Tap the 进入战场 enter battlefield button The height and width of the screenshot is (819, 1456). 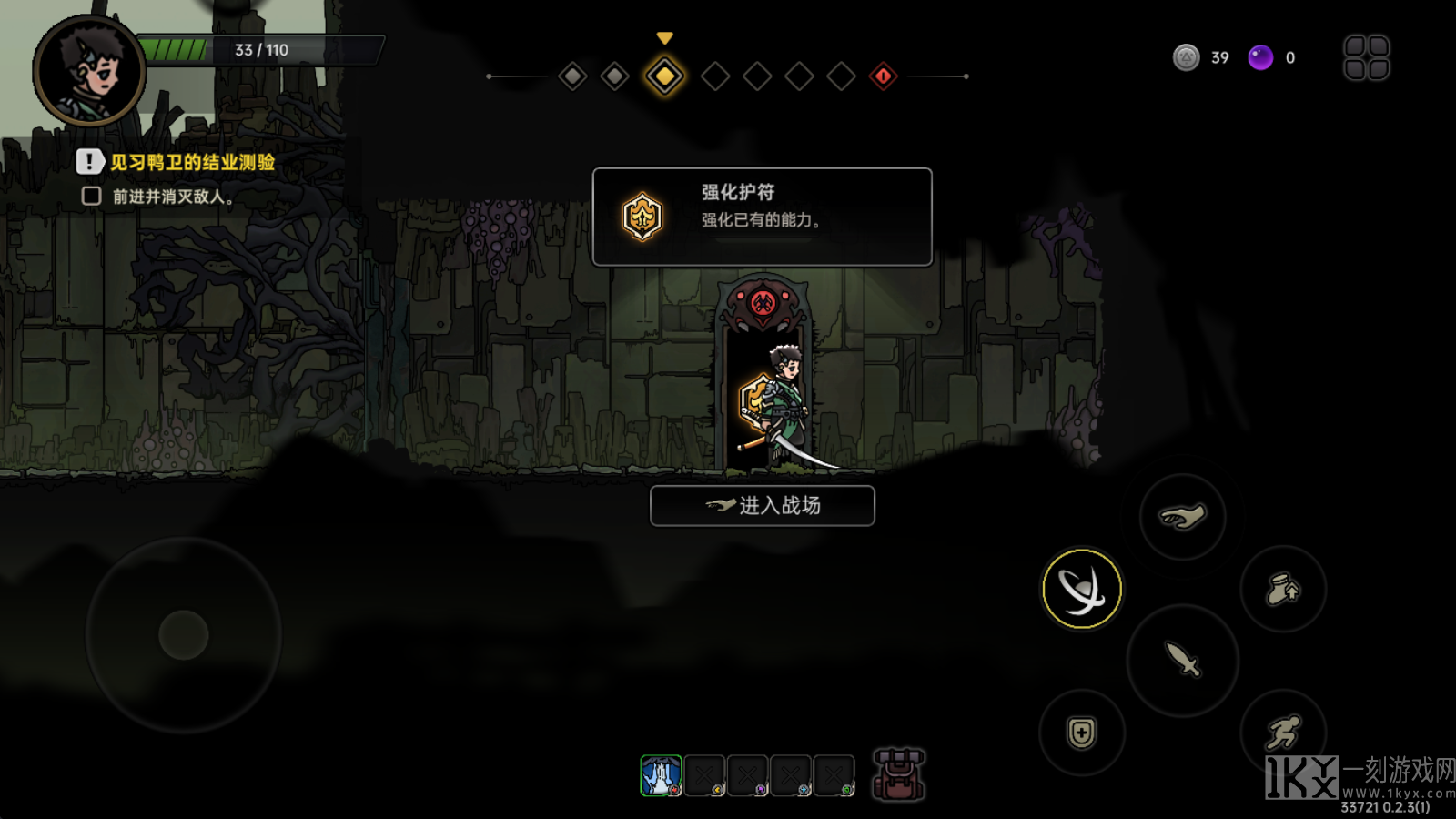tap(763, 506)
